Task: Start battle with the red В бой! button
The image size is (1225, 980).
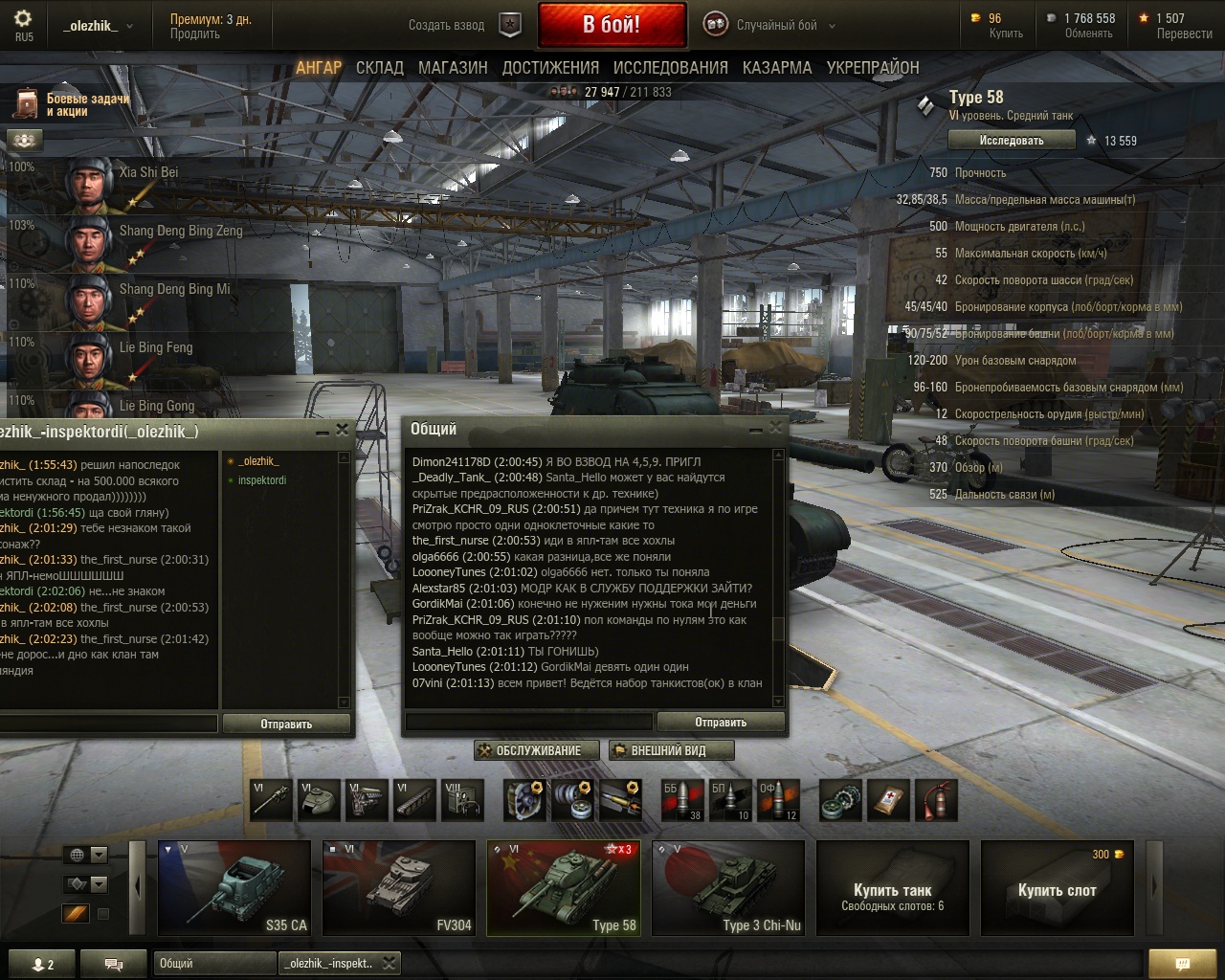Action: click(x=612, y=24)
